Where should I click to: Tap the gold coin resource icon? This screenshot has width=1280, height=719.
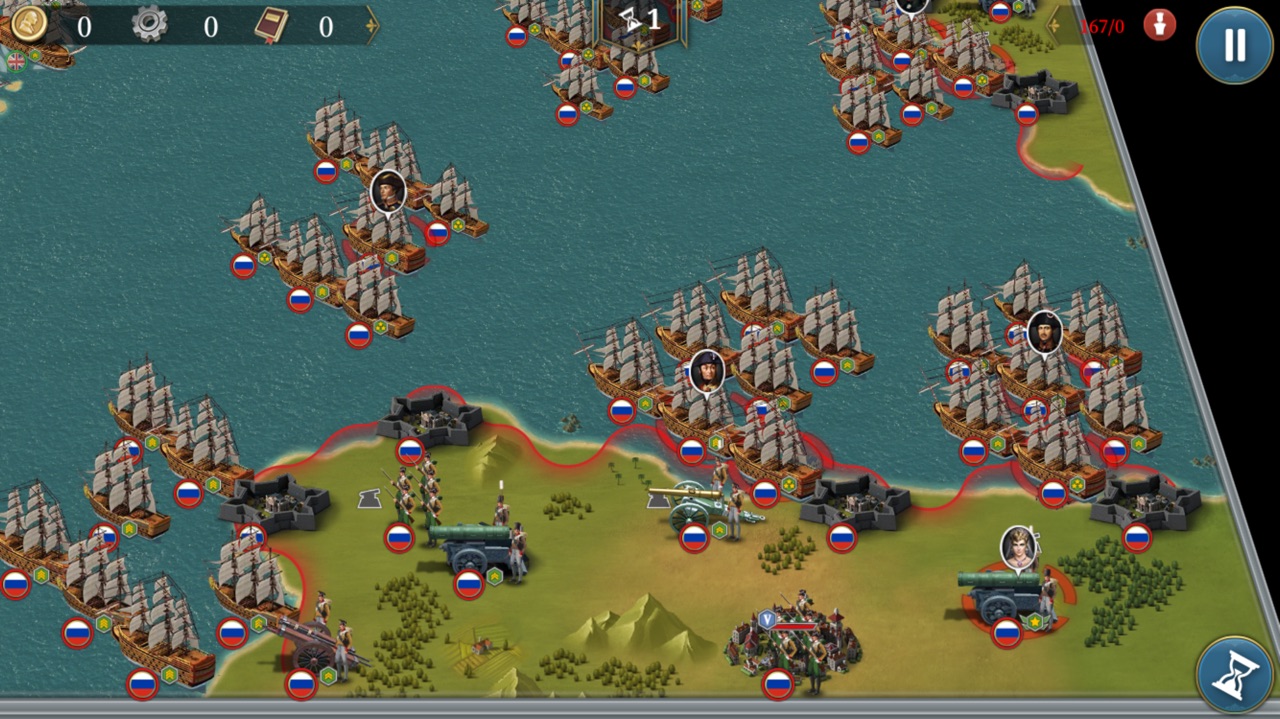click(x=30, y=24)
